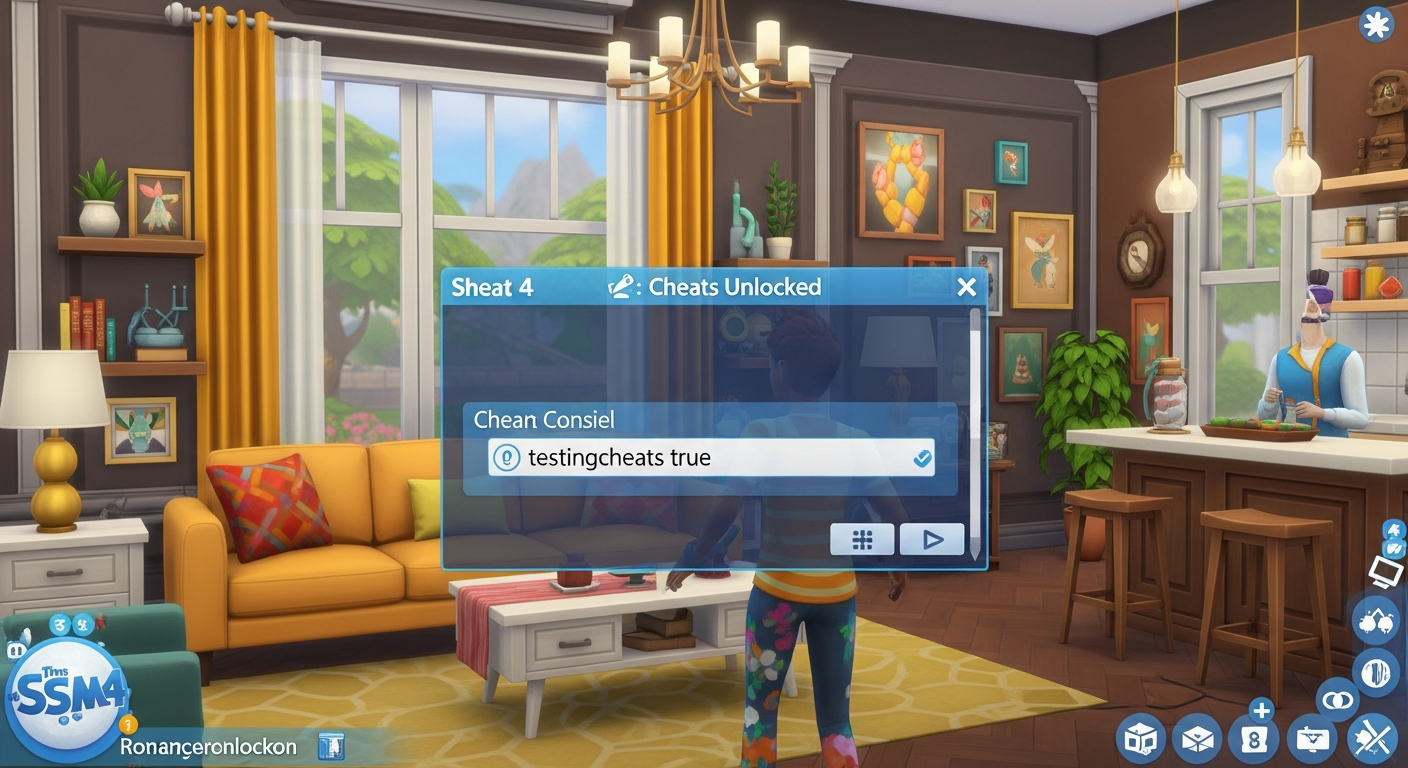1408x768 pixels.
Task: Click the fruit harvest circular icon
Action: click(x=1377, y=621)
